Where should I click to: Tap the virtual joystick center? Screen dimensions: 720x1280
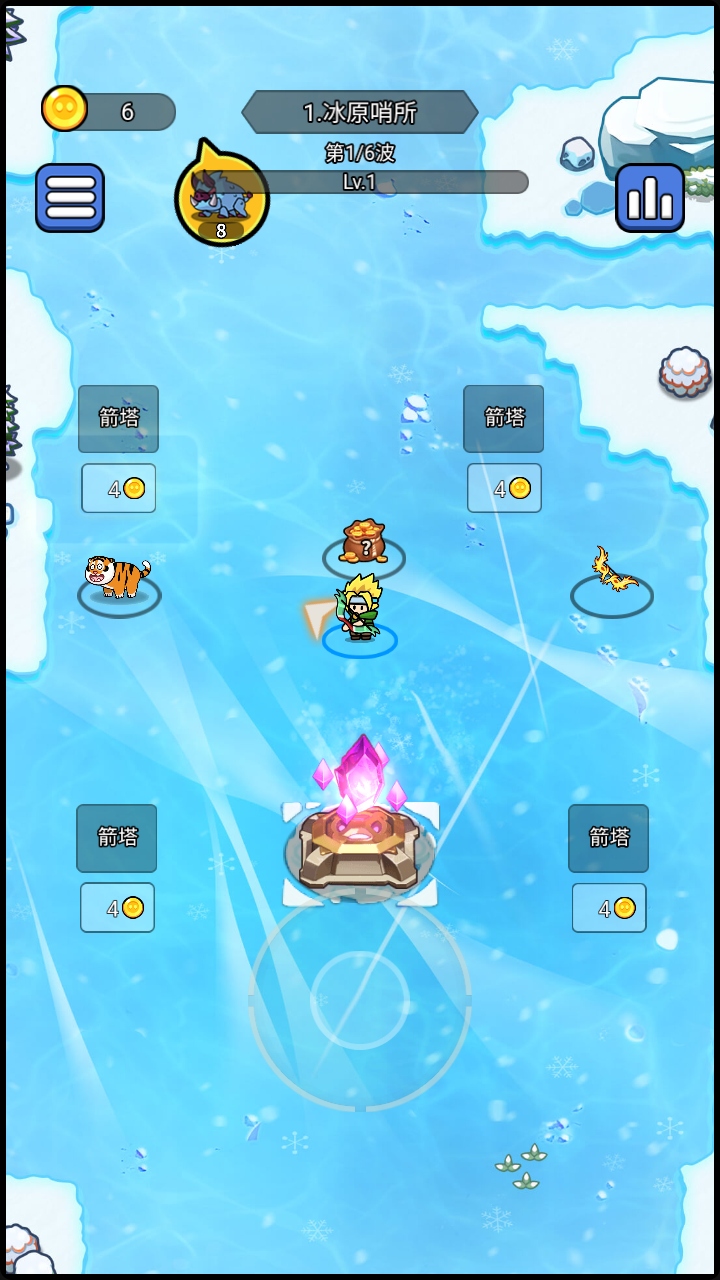359,999
